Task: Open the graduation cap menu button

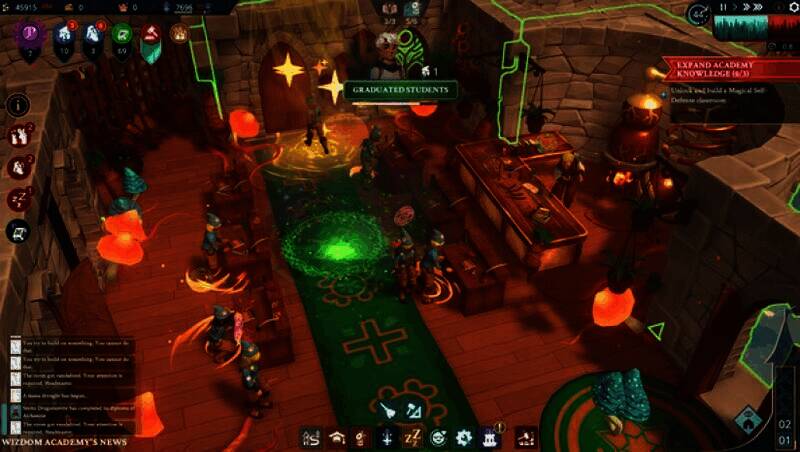Action: coord(338,437)
